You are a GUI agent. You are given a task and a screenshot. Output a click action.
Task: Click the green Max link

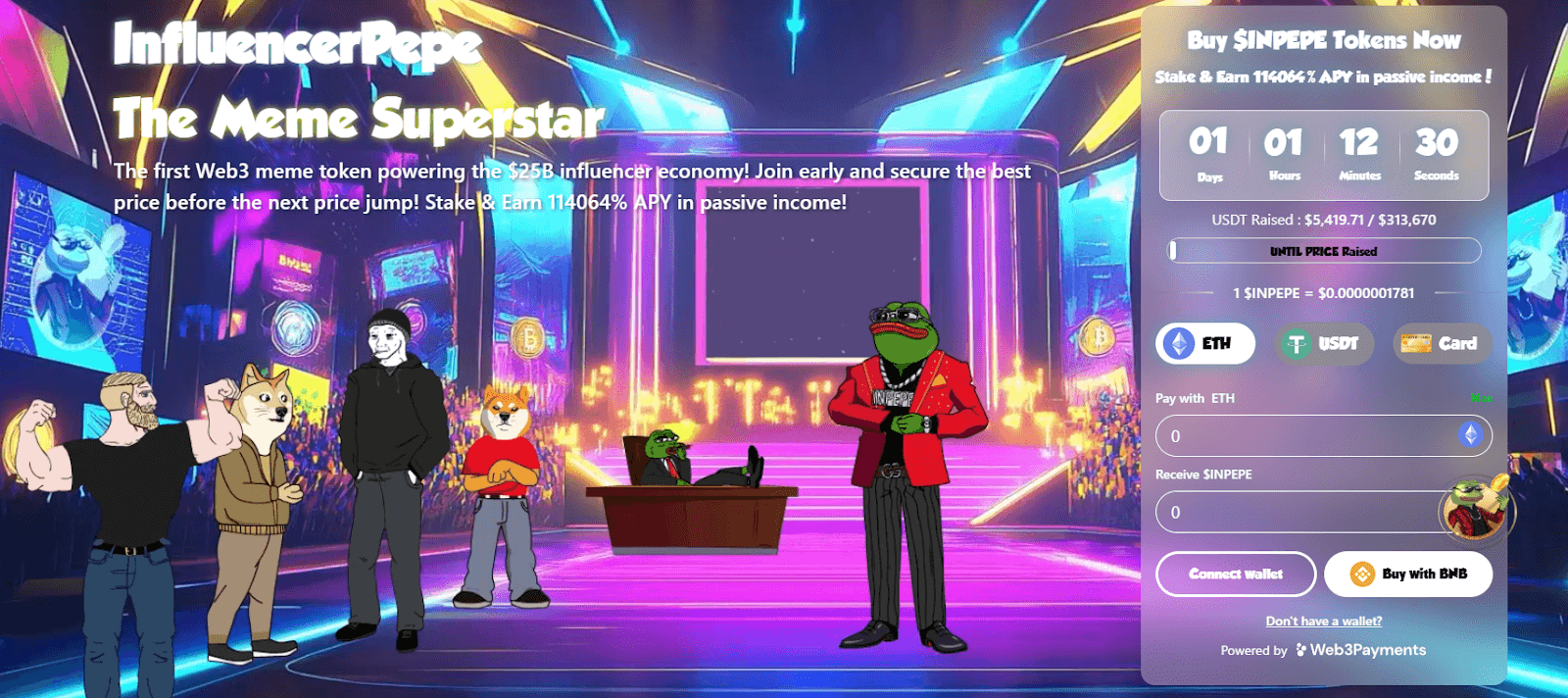pos(1481,398)
